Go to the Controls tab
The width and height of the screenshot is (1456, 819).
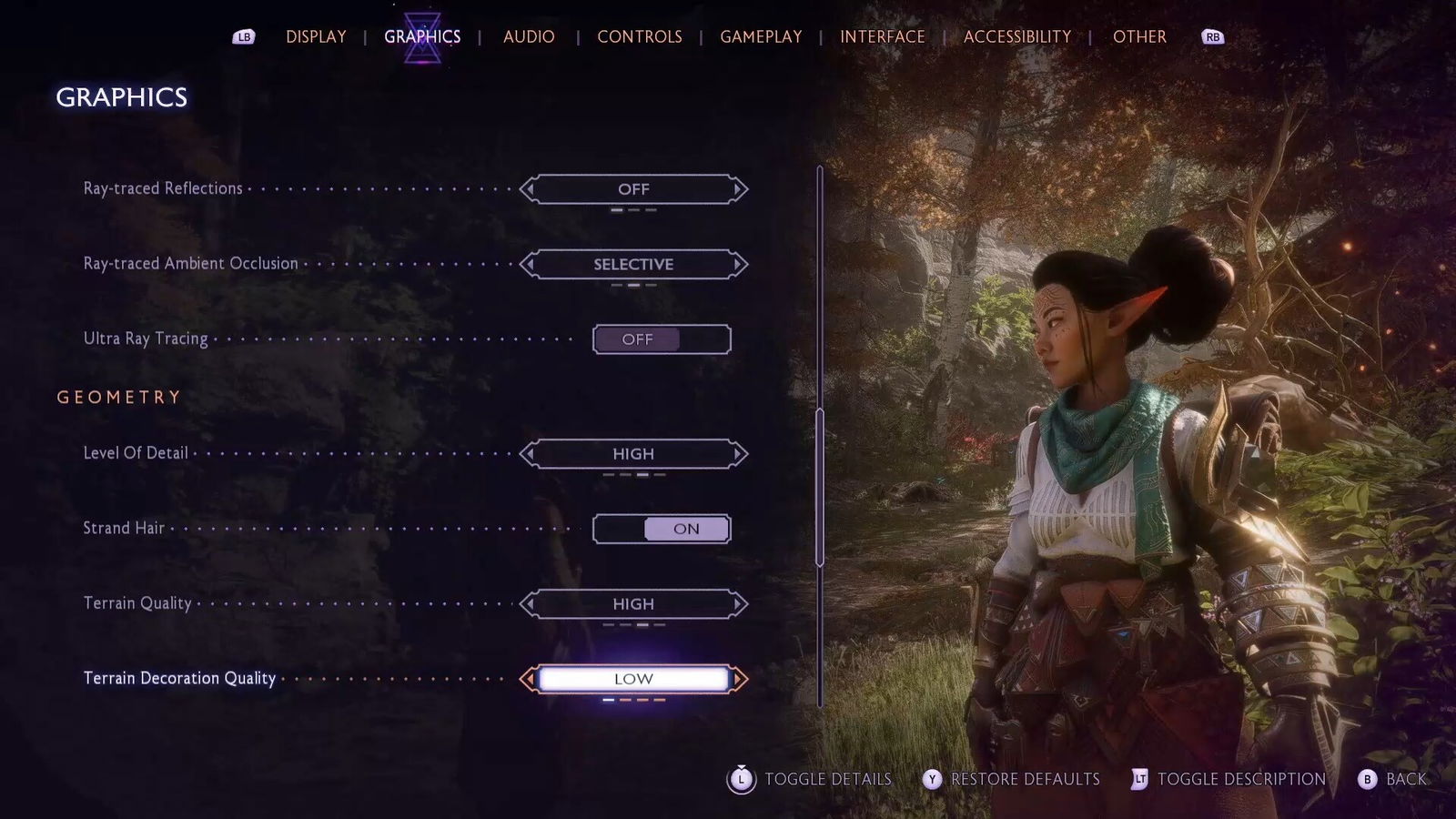pos(640,37)
